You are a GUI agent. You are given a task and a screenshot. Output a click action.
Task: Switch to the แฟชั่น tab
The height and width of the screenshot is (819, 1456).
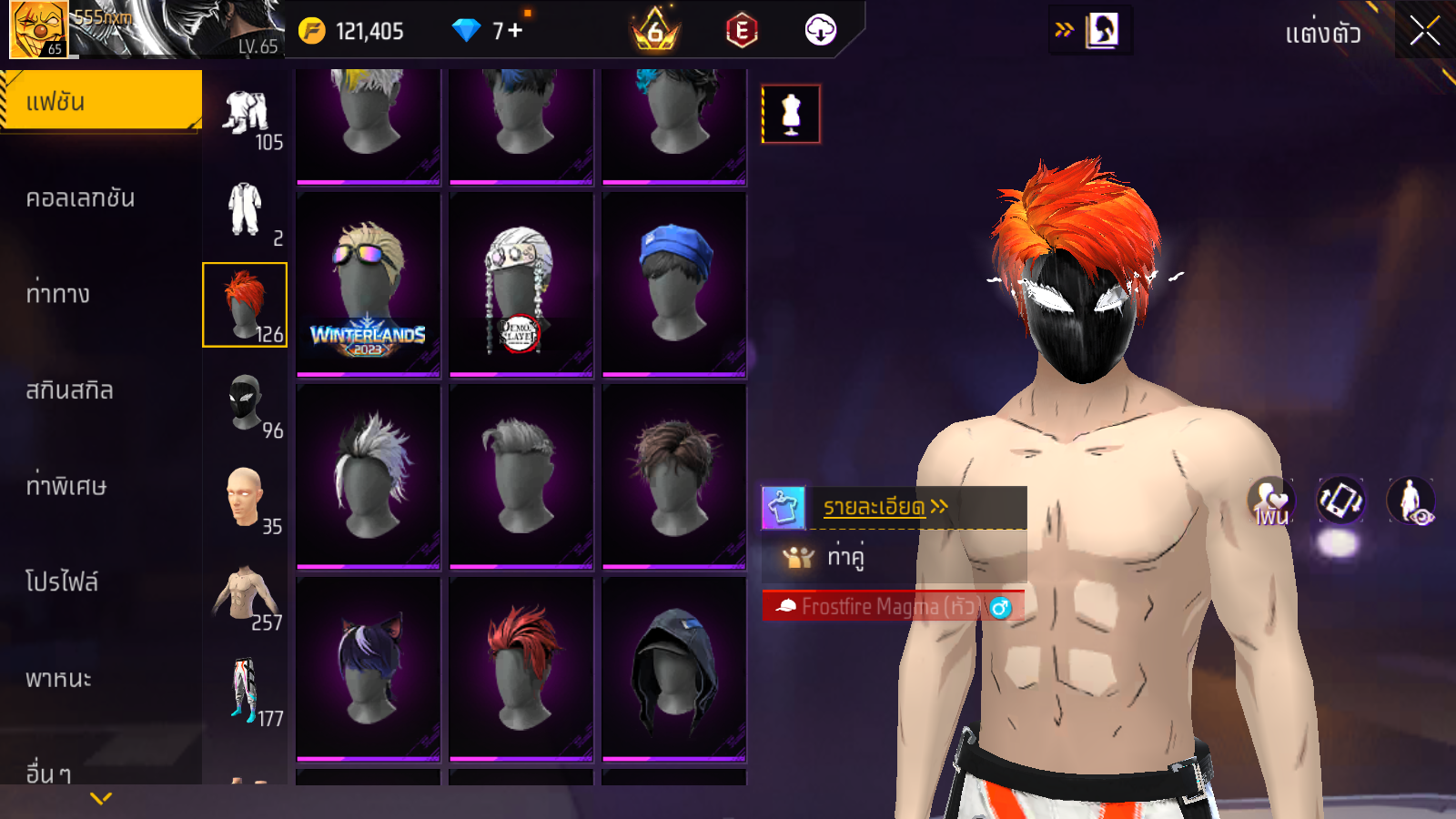coord(100,101)
